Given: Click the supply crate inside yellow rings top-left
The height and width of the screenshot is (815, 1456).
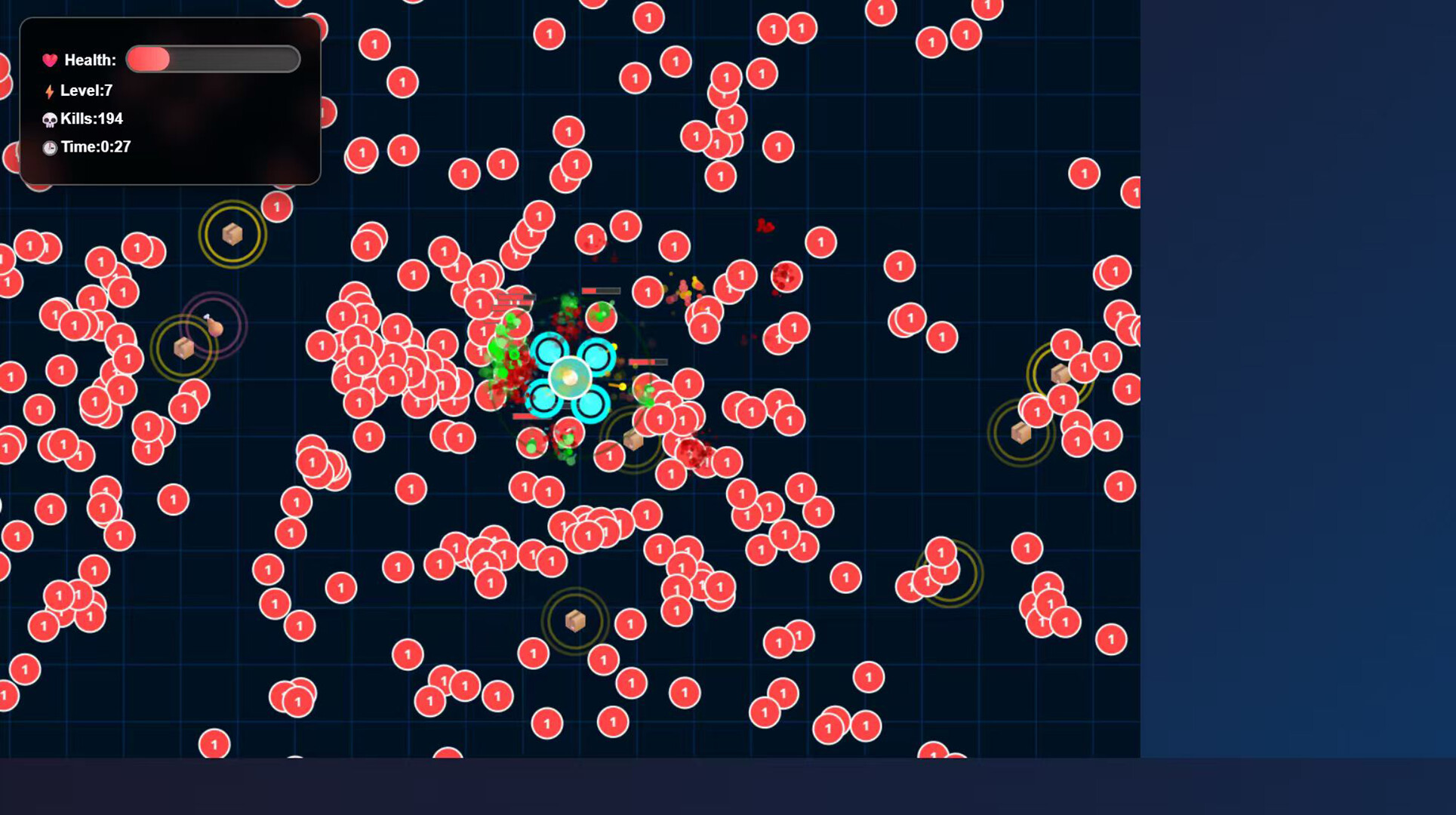Looking at the screenshot, I should pyautogui.click(x=232, y=233).
